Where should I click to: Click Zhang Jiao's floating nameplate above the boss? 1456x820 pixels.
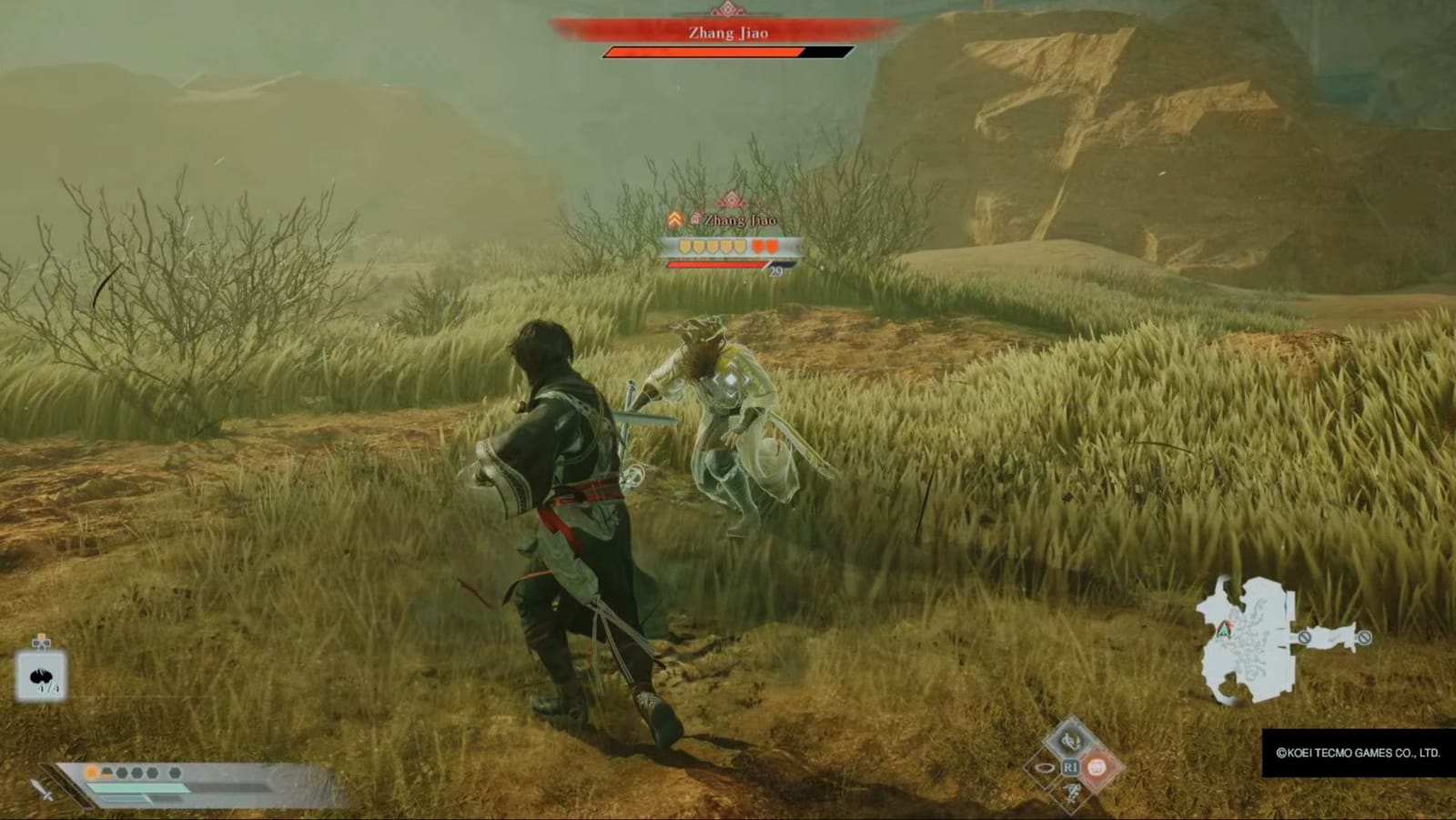(741, 219)
